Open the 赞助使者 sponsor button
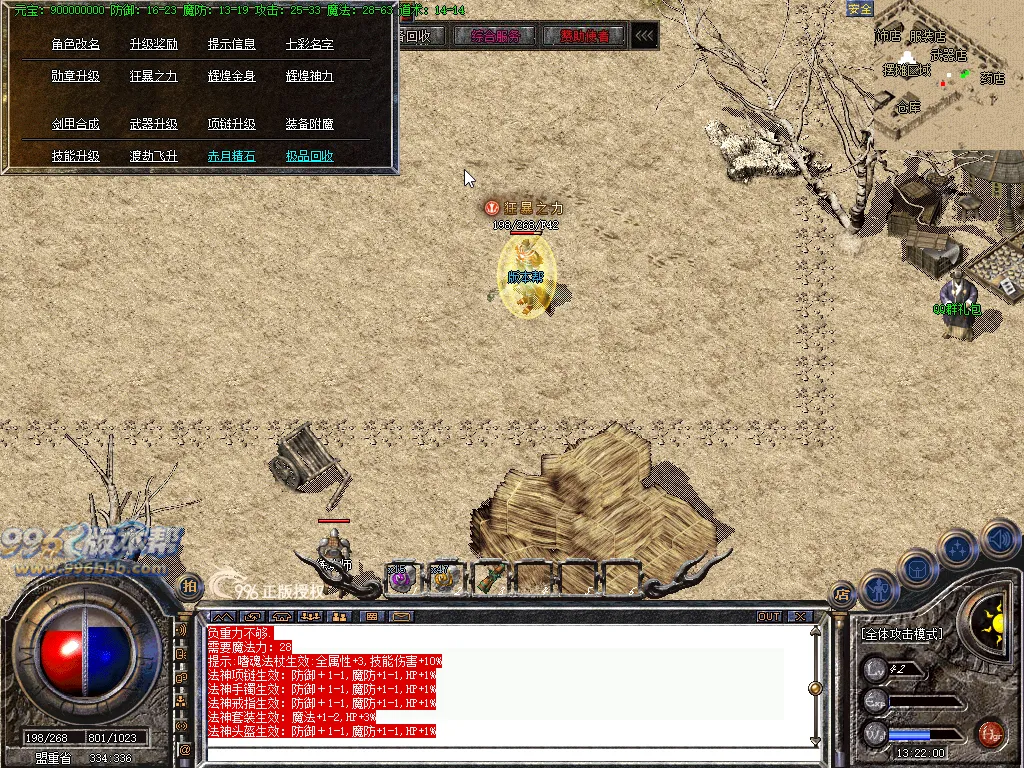 pyautogui.click(x=585, y=37)
